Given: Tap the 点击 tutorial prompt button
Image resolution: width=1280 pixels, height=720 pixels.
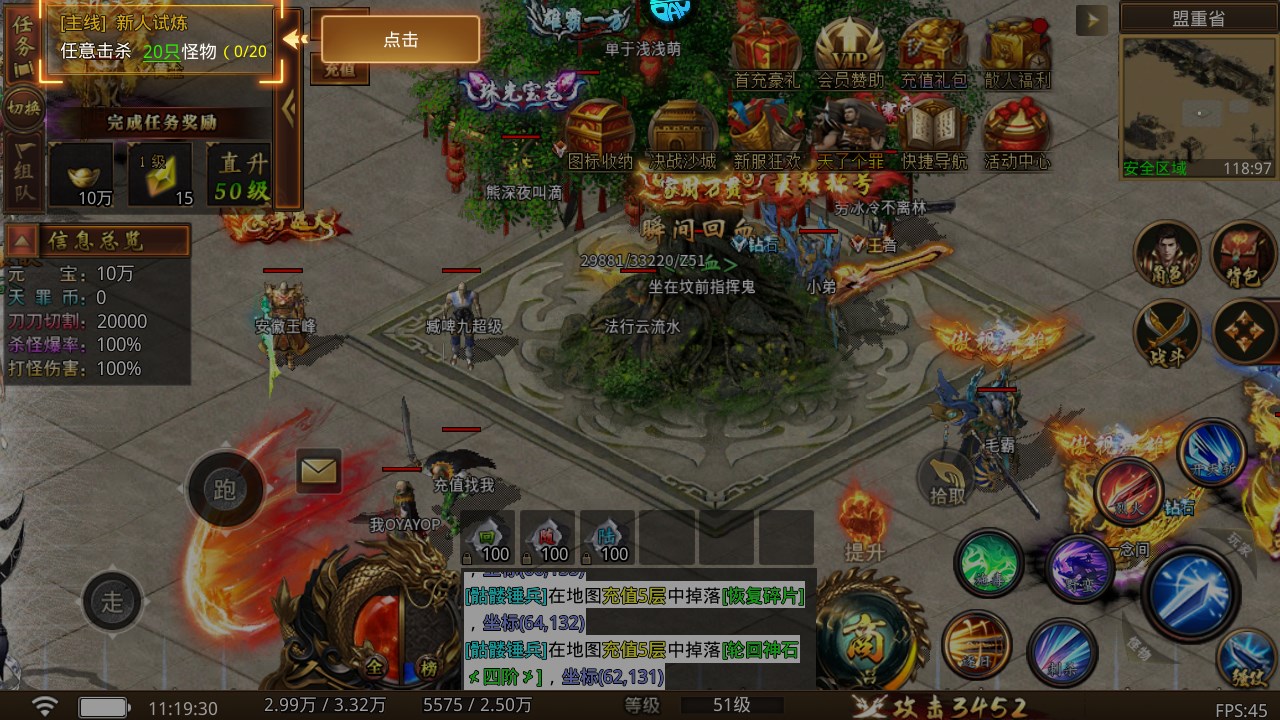Looking at the screenshot, I should [400, 40].
